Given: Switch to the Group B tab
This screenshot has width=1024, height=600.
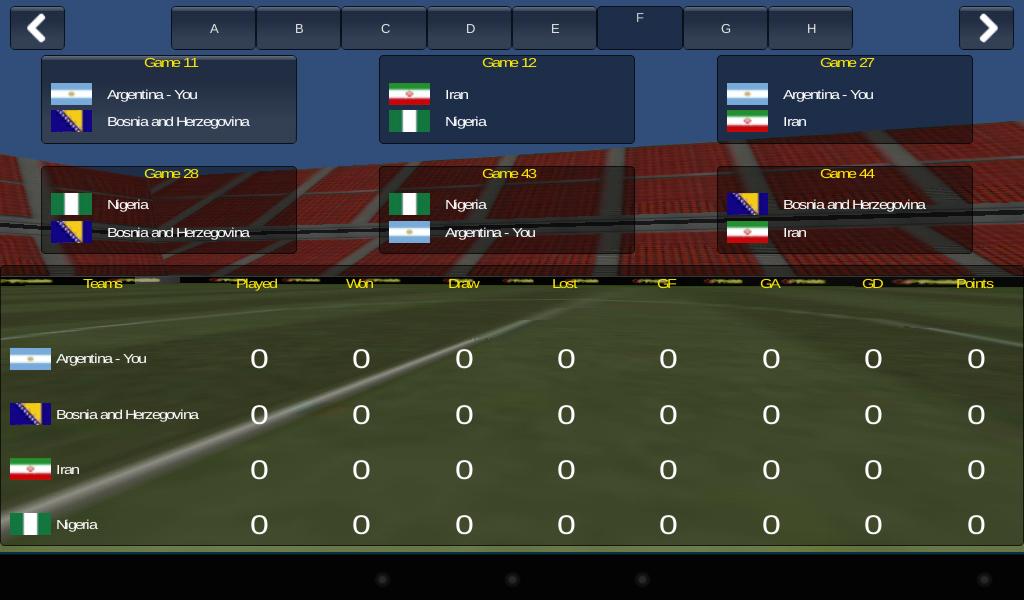Looking at the screenshot, I should click(x=299, y=28).
